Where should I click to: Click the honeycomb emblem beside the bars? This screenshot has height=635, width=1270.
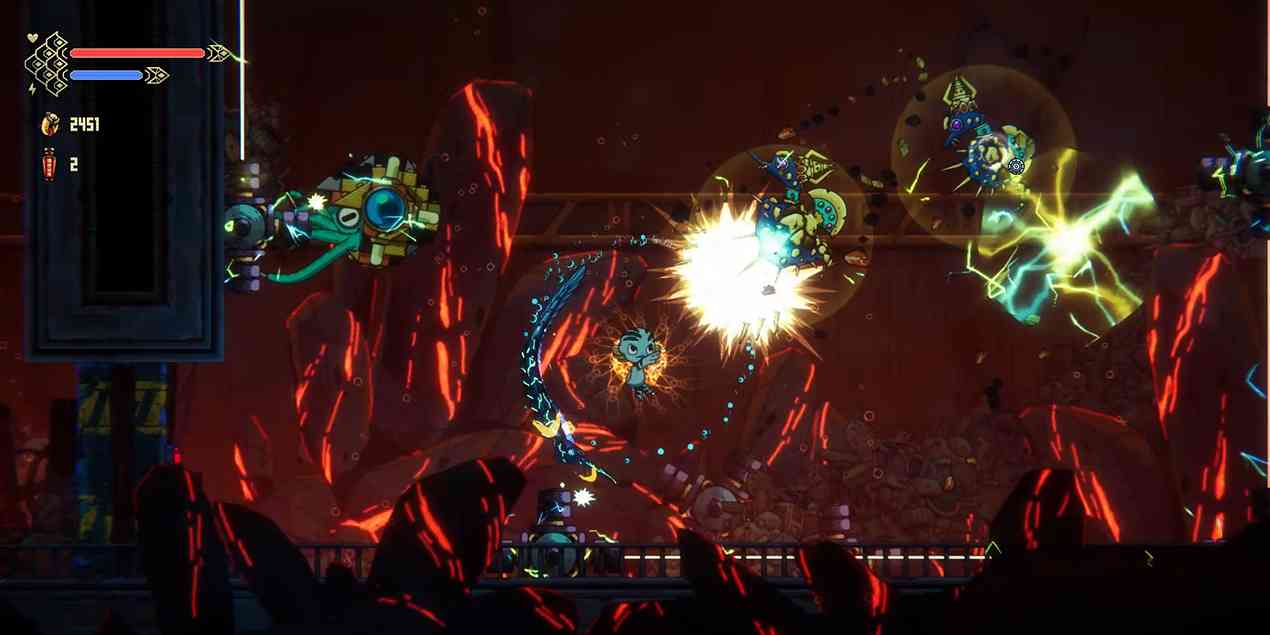pyautogui.click(x=46, y=65)
